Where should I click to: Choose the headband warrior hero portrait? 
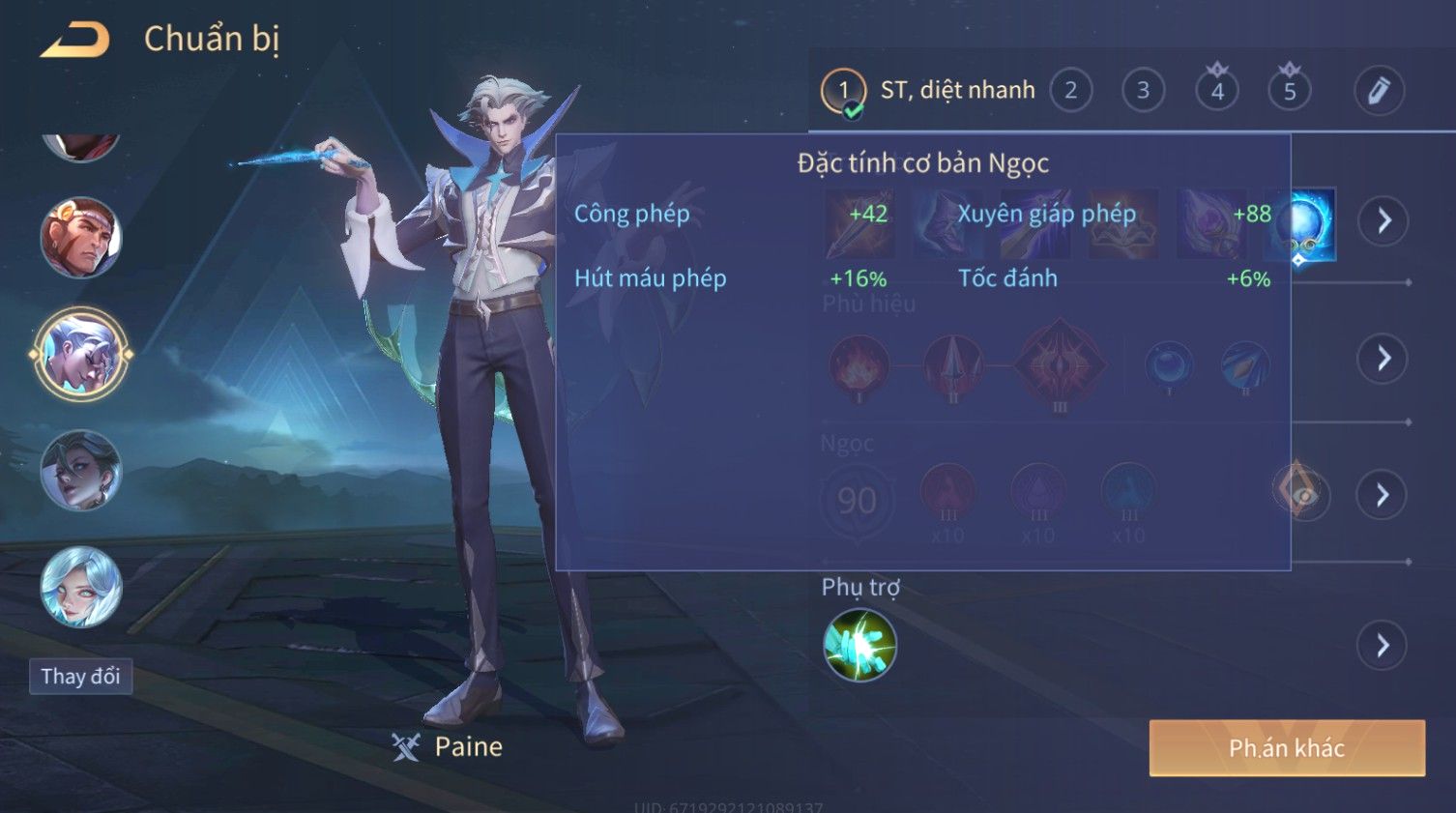(81, 238)
